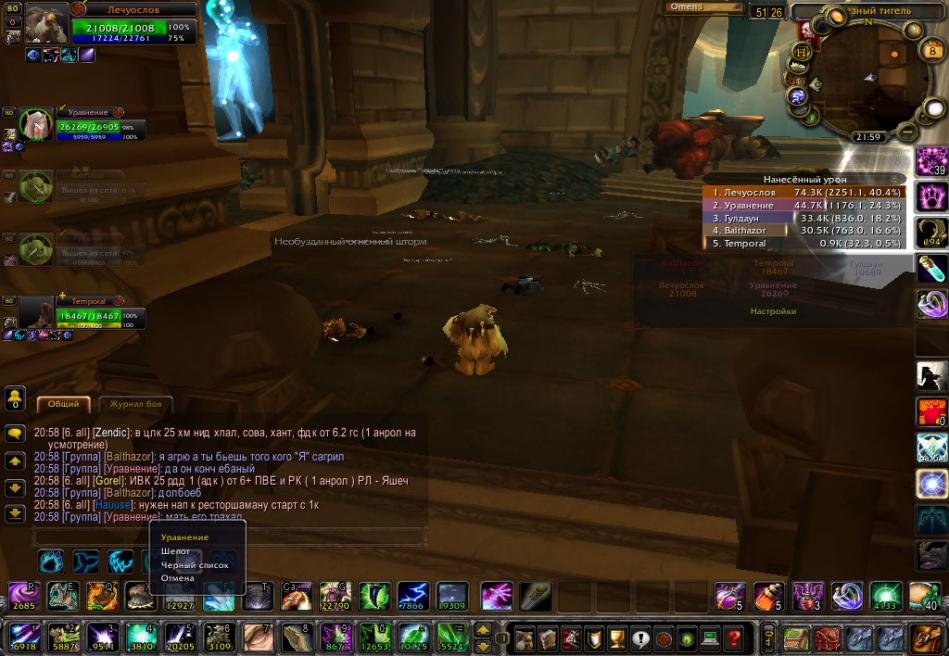Open Настройки below the damage meter
The height and width of the screenshot is (656, 949).
tap(773, 311)
